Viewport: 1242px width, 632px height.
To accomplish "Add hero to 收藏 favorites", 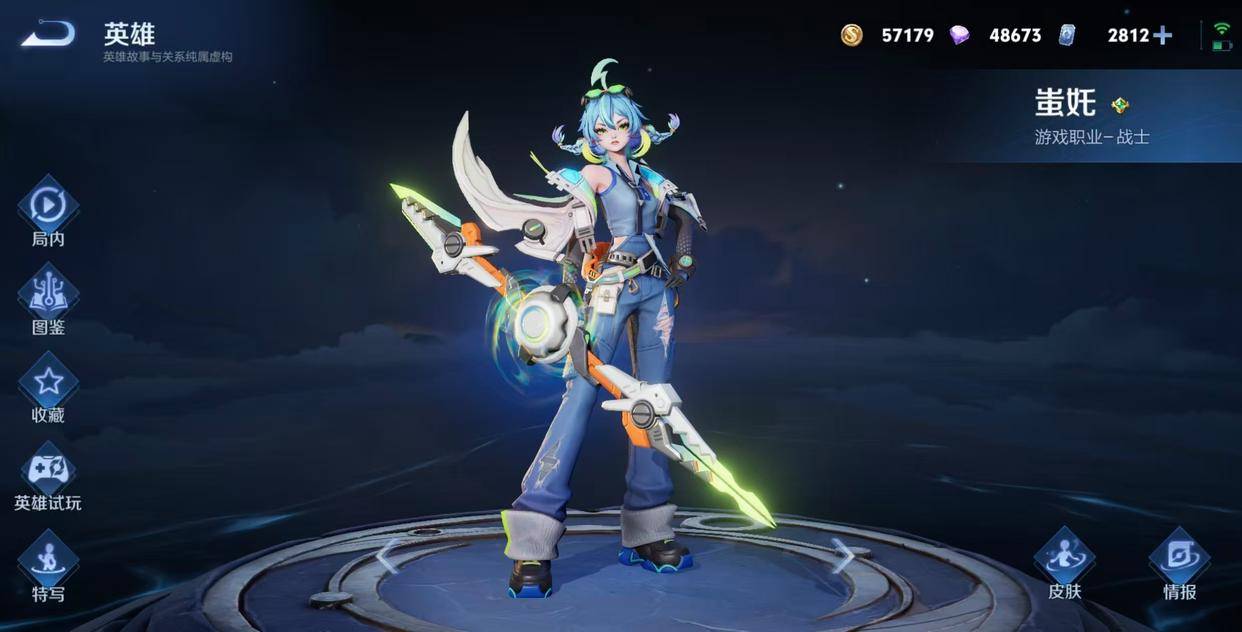I will pos(48,382).
